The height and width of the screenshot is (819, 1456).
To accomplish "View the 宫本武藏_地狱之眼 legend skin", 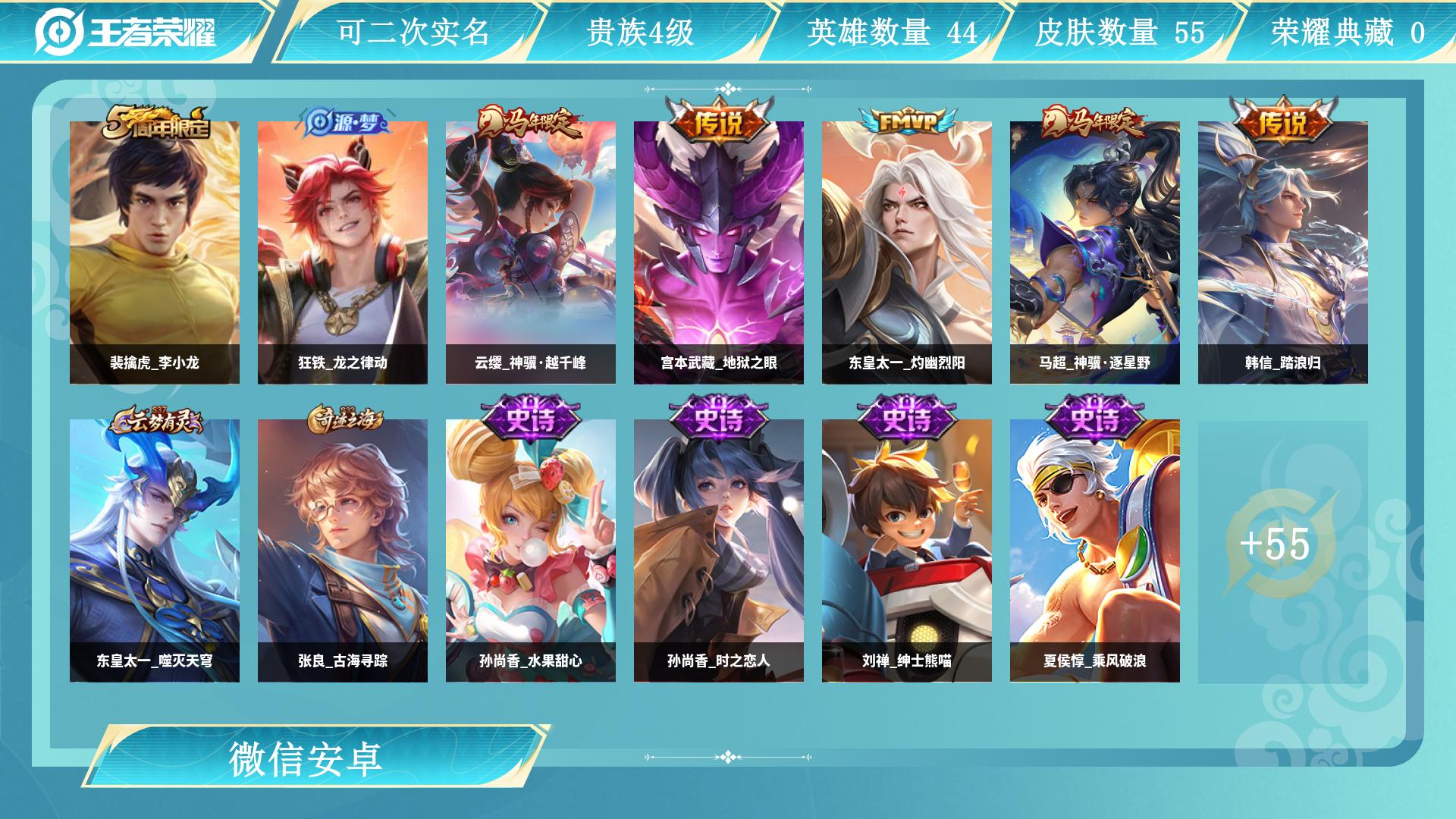I will click(x=719, y=252).
